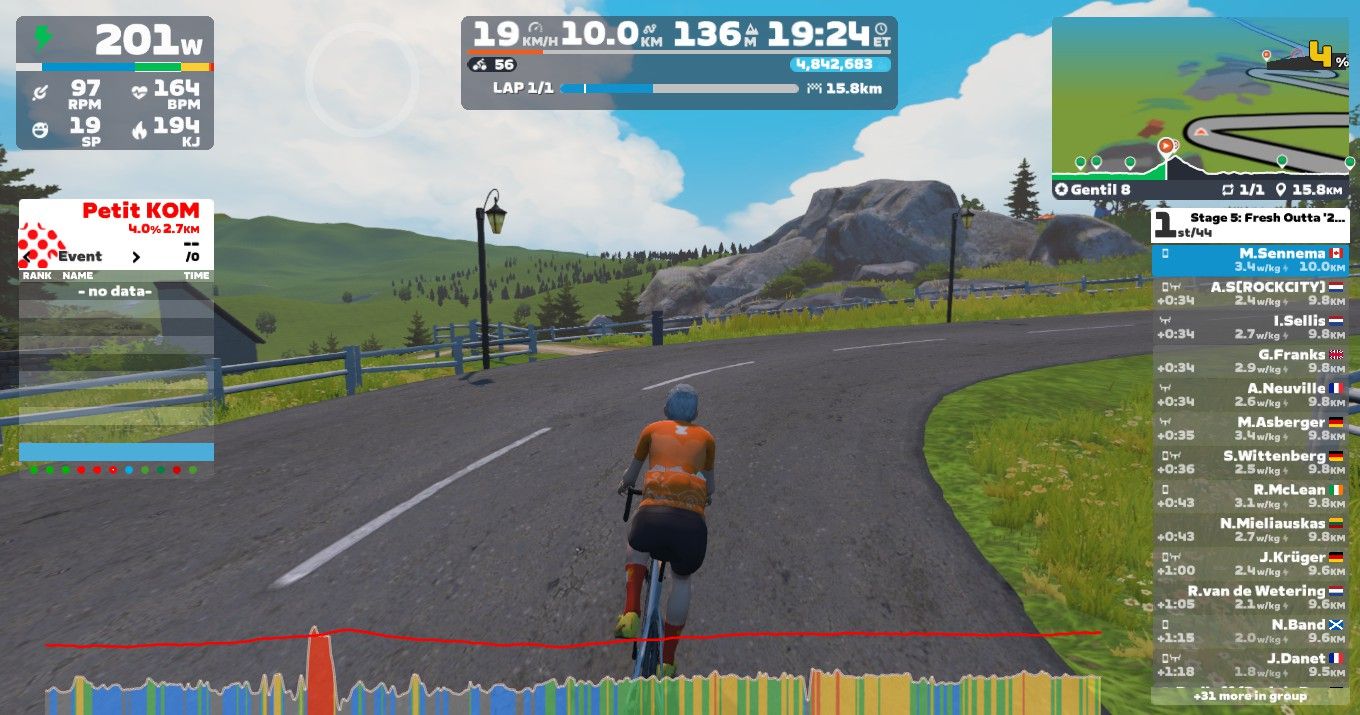The height and width of the screenshot is (715, 1360).
Task: Show the next Petit KOM leaderboard view
Action: [x=136, y=257]
